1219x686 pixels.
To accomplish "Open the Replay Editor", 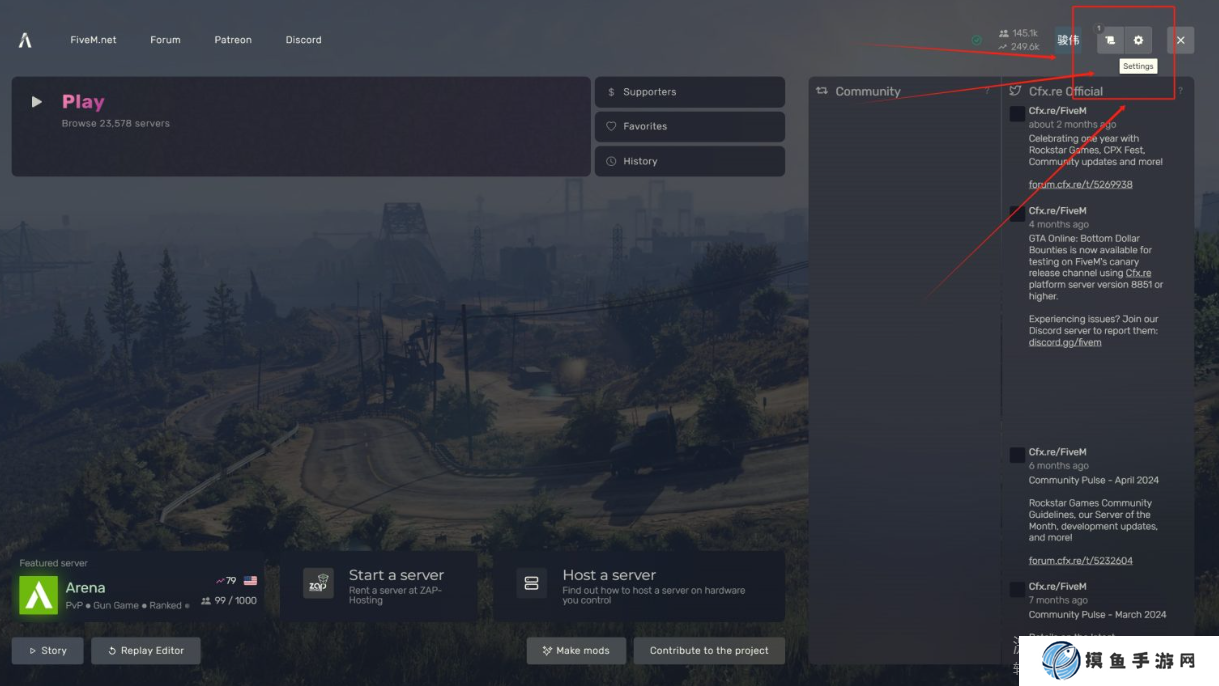I will (x=146, y=651).
